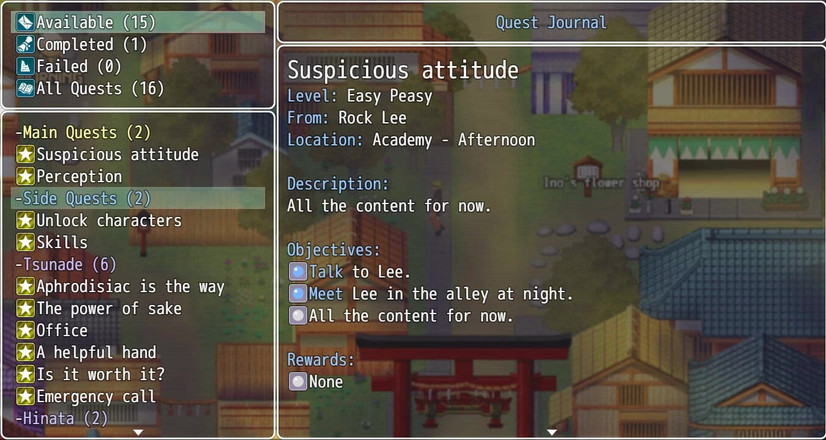Switch to Completed quests filter
The height and width of the screenshot is (440, 826).
pyautogui.click(x=91, y=44)
